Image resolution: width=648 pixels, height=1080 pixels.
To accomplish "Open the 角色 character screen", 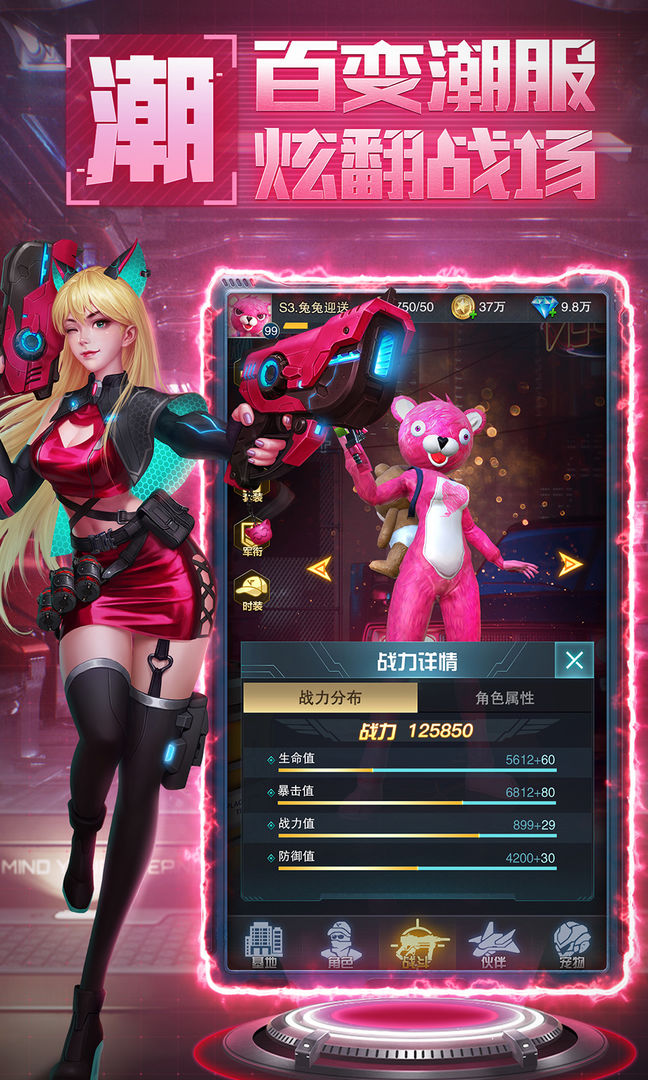I will click(x=341, y=945).
